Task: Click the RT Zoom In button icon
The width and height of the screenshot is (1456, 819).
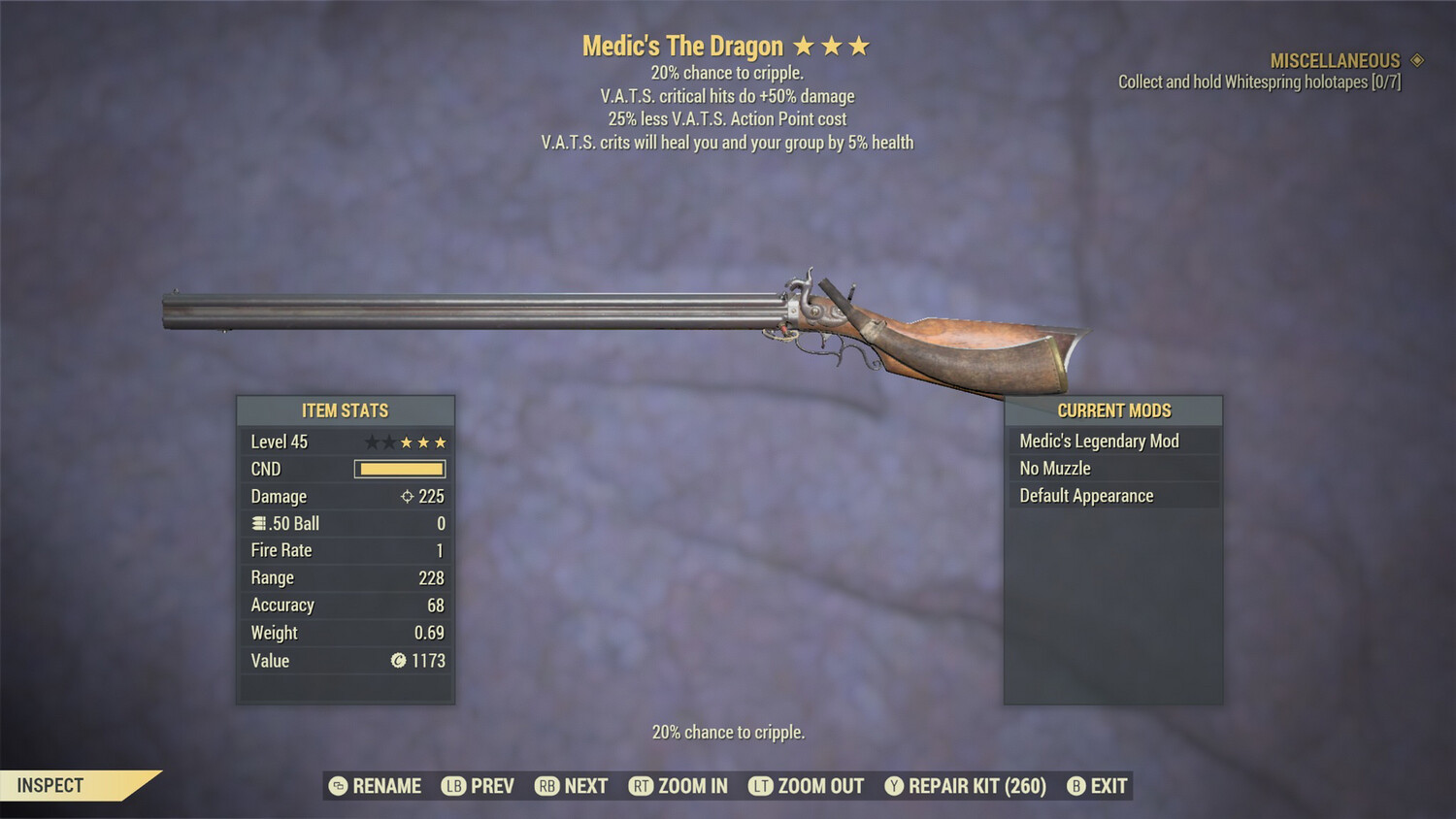Action: click(642, 786)
